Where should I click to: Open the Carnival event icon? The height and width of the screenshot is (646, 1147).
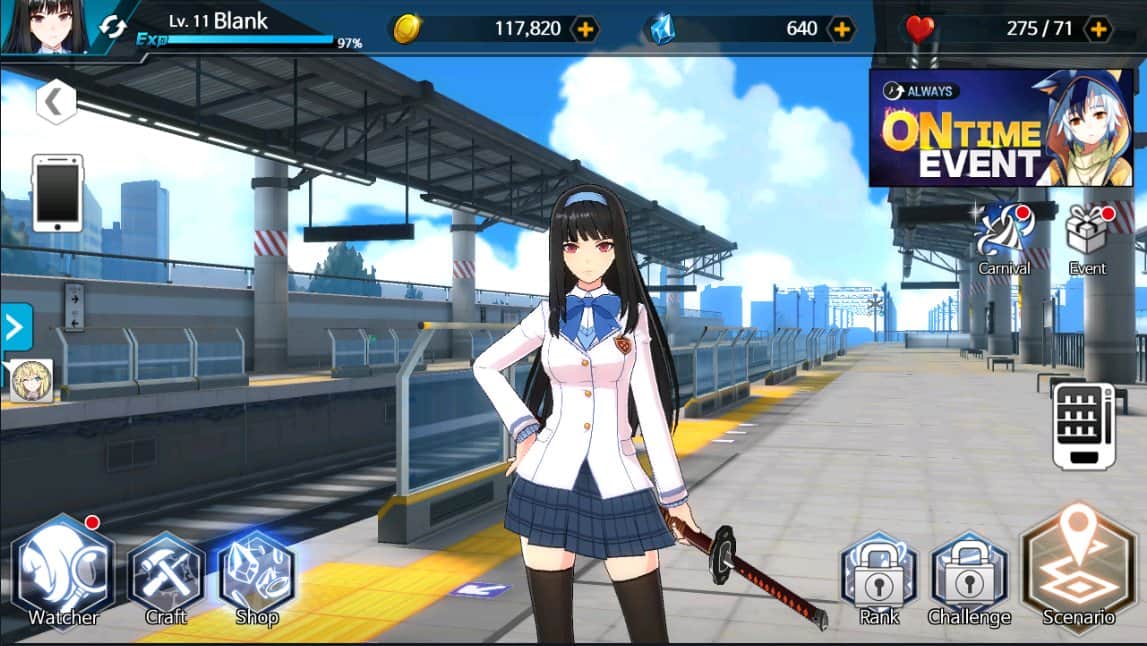(1003, 237)
